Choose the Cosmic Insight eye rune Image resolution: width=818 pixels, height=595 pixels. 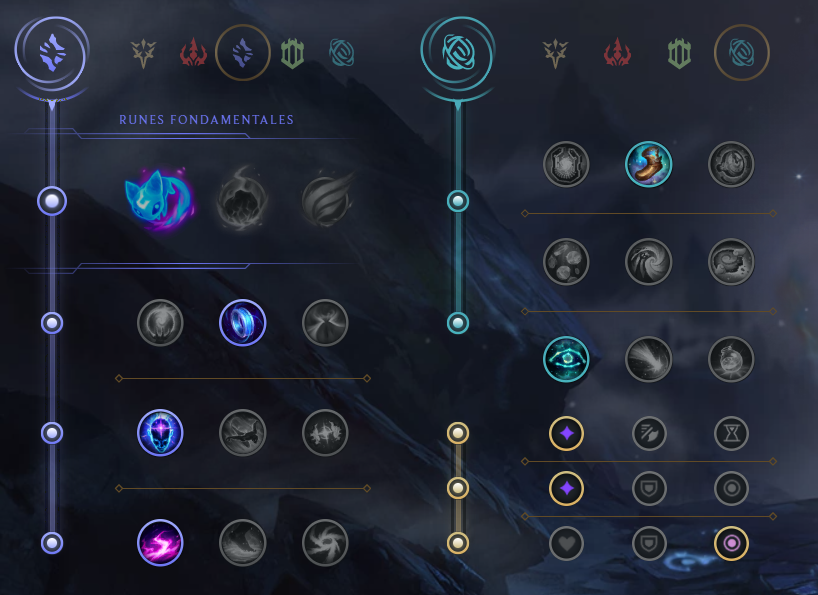pyautogui.click(x=566, y=360)
